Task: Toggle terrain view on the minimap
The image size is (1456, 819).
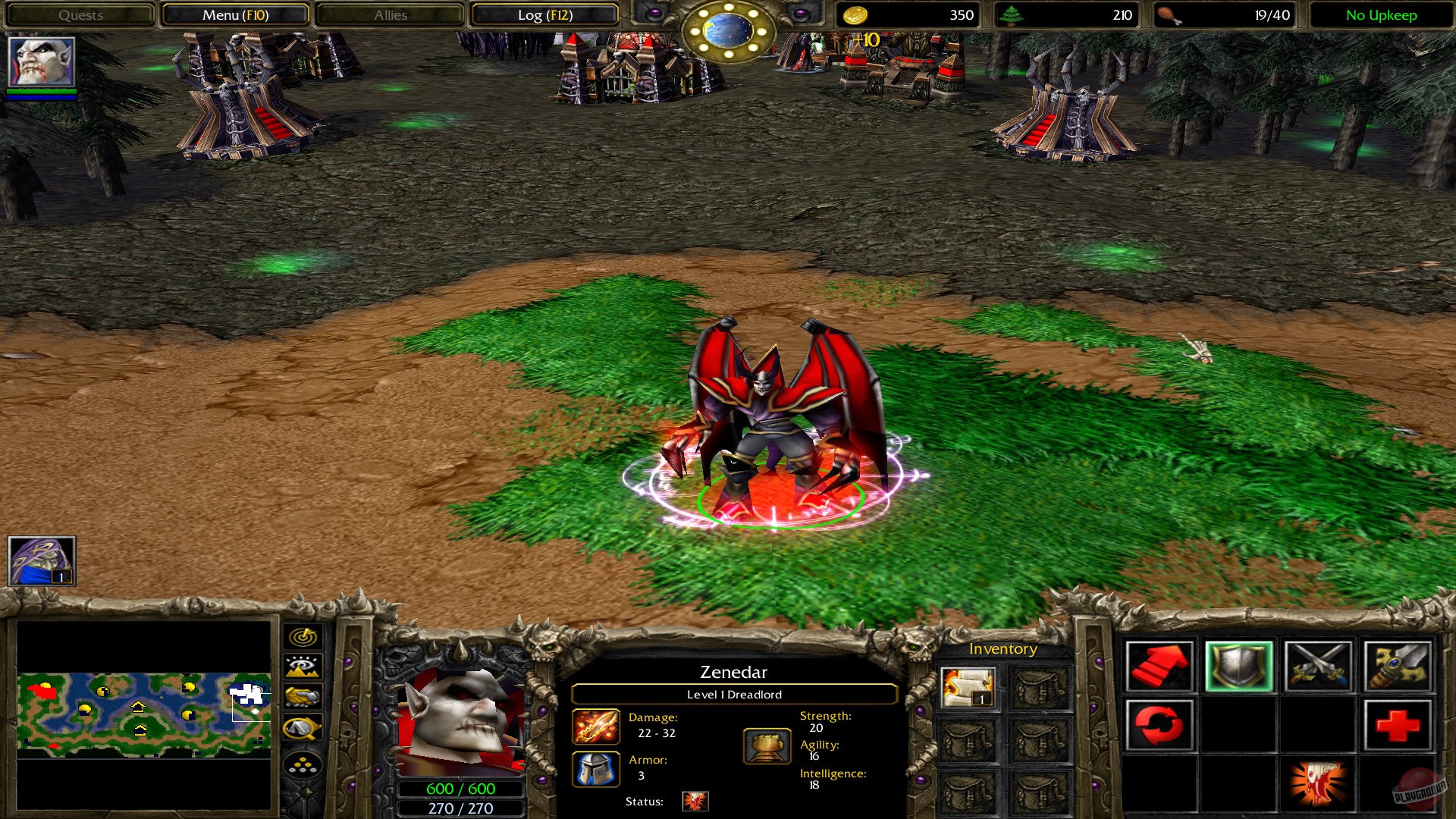Action: coord(303,666)
